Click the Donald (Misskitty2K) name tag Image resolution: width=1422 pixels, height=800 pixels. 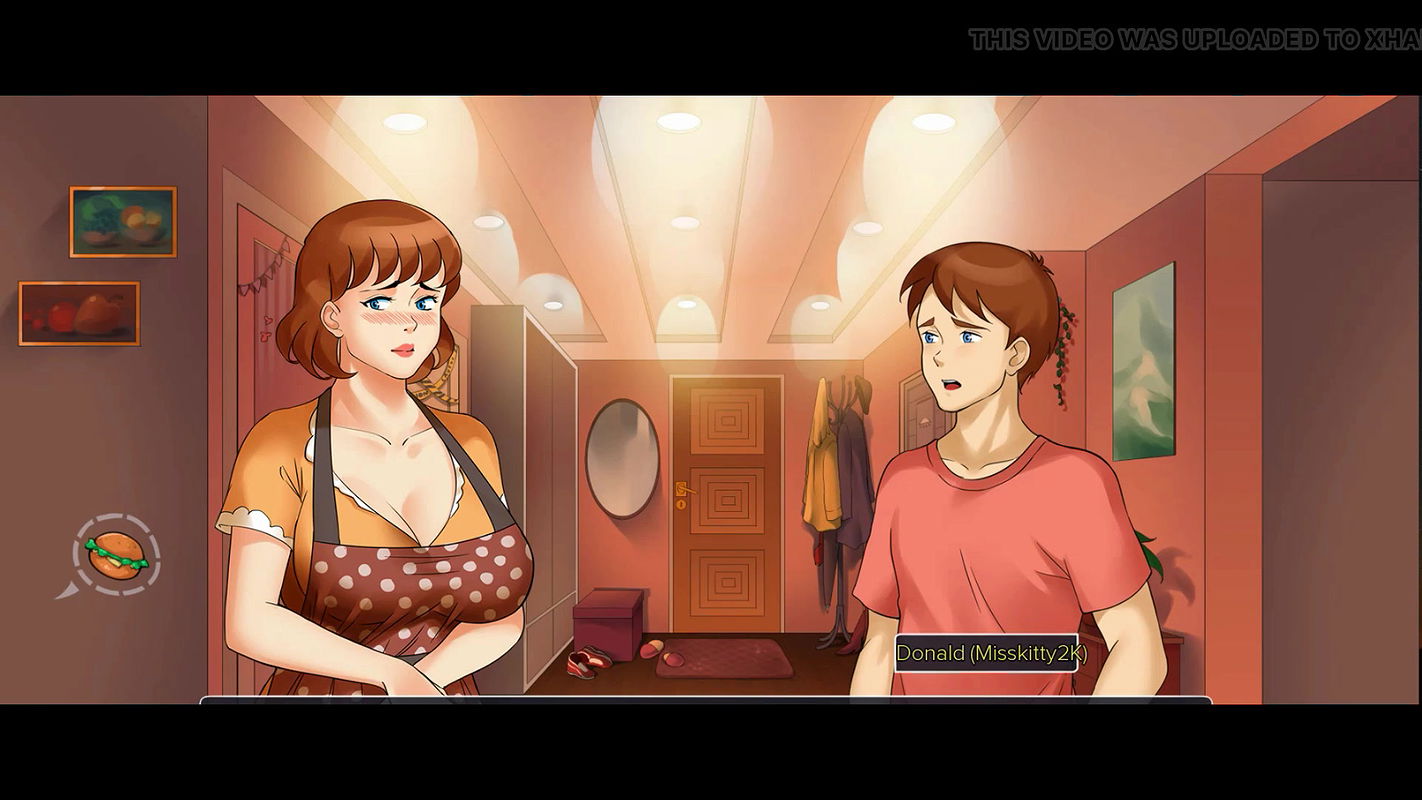coord(988,654)
